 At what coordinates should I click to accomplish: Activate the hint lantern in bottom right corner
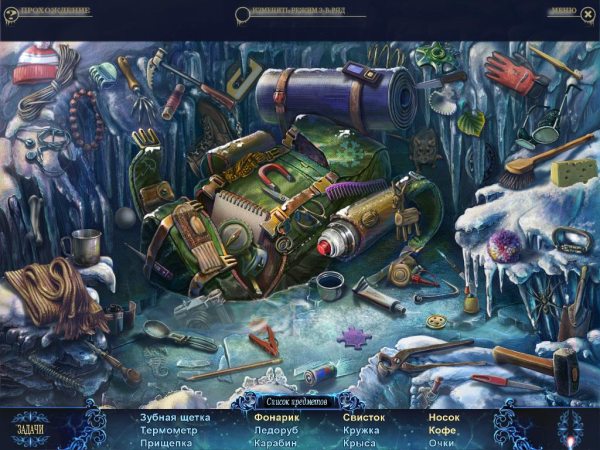(572, 430)
